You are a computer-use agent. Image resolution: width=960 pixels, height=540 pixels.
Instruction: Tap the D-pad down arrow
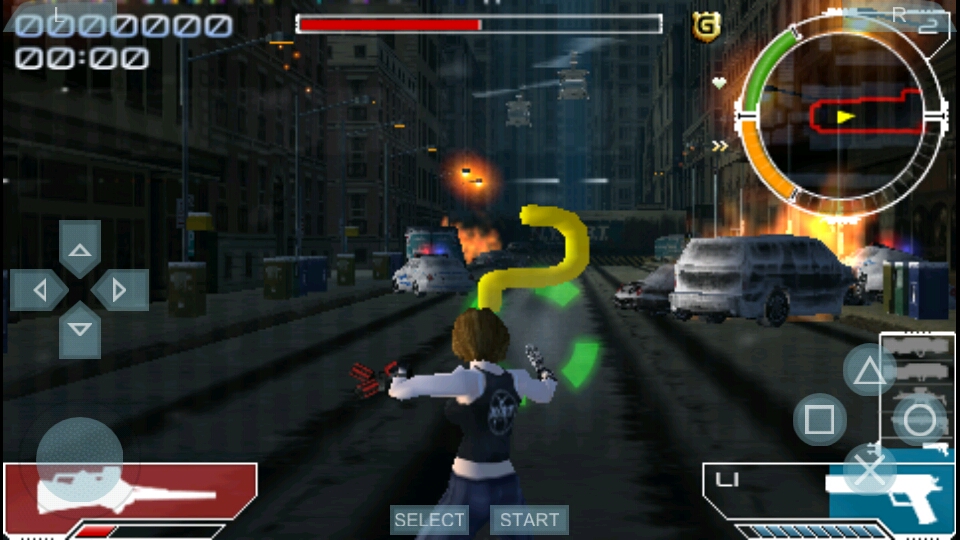click(x=80, y=329)
